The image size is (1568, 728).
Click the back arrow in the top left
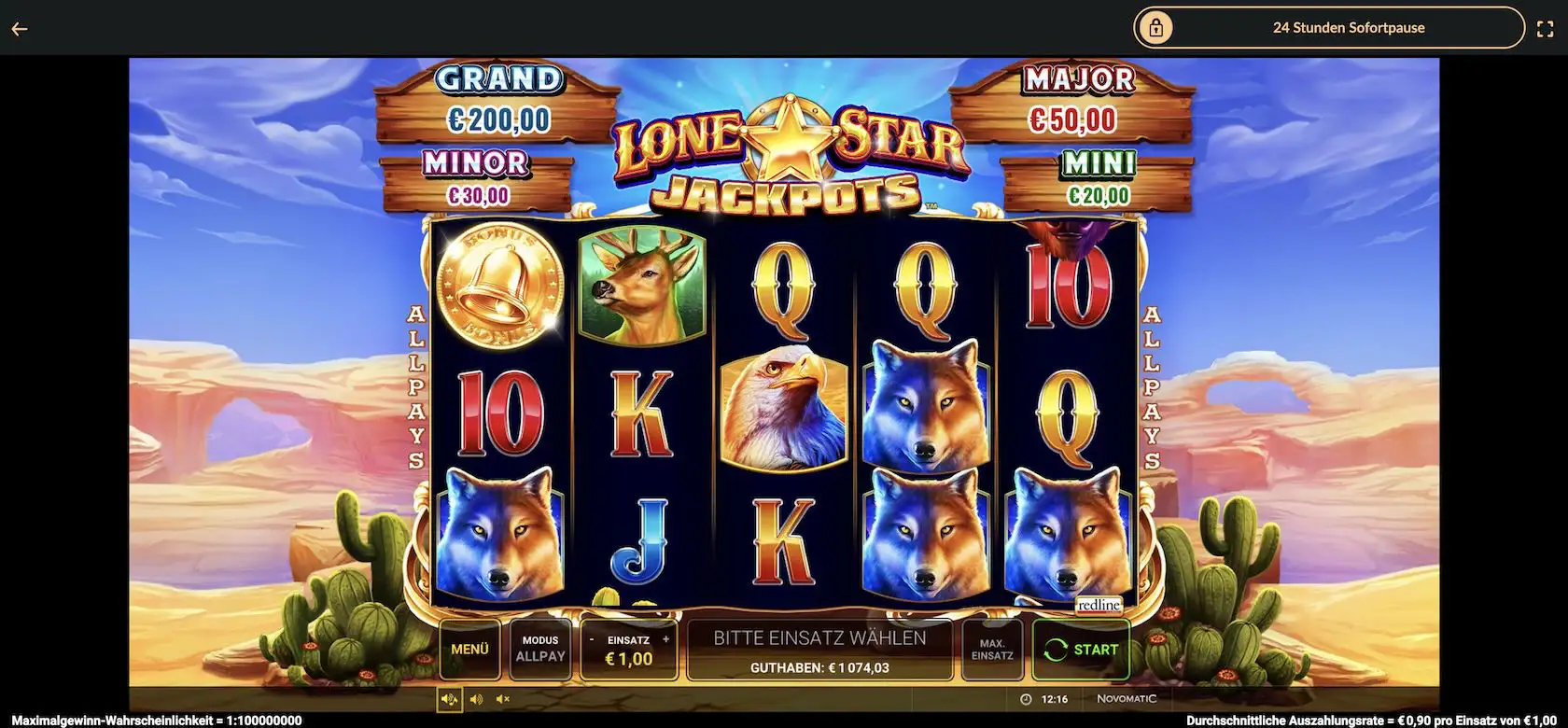coord(19,27)
